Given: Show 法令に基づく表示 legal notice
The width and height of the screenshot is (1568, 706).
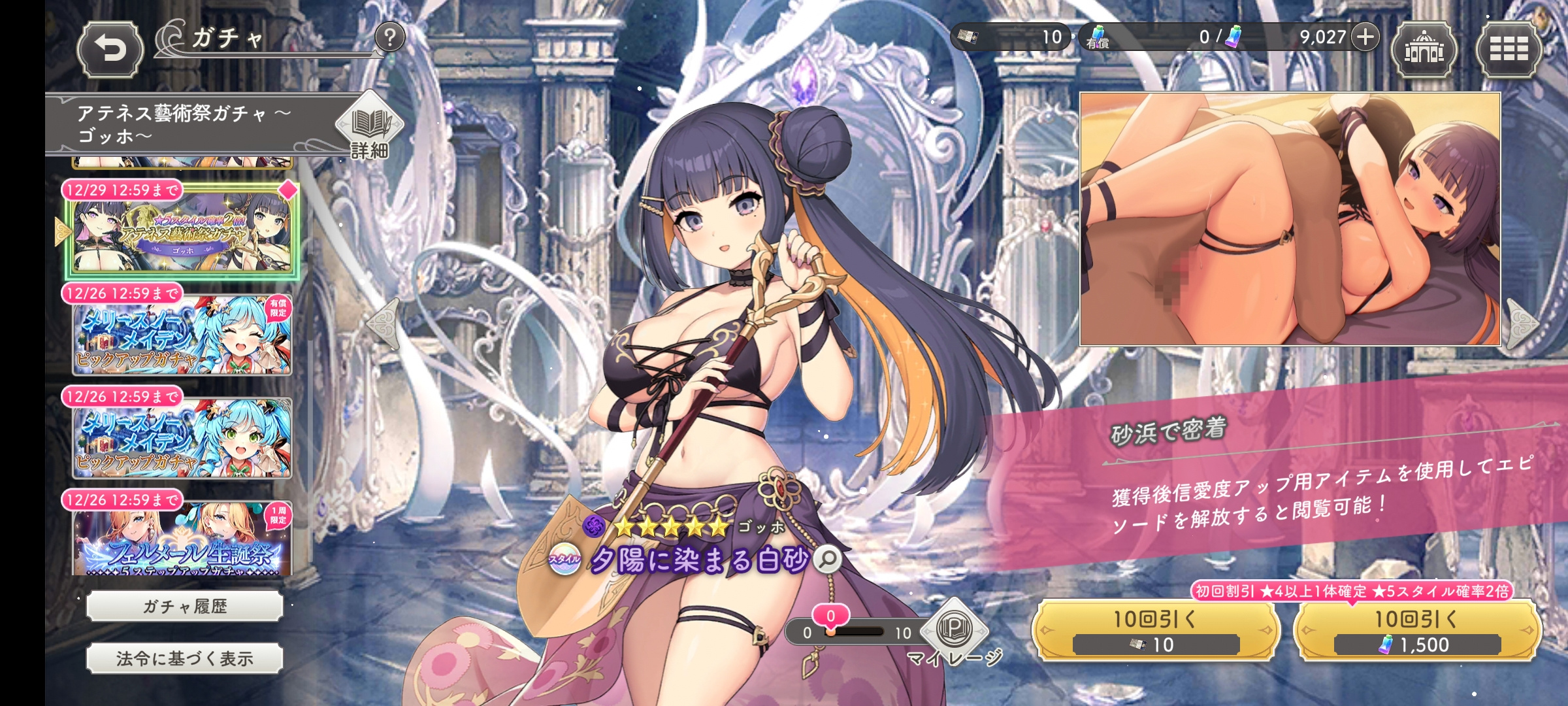Looking at the screenshot, I should point(185,659).
